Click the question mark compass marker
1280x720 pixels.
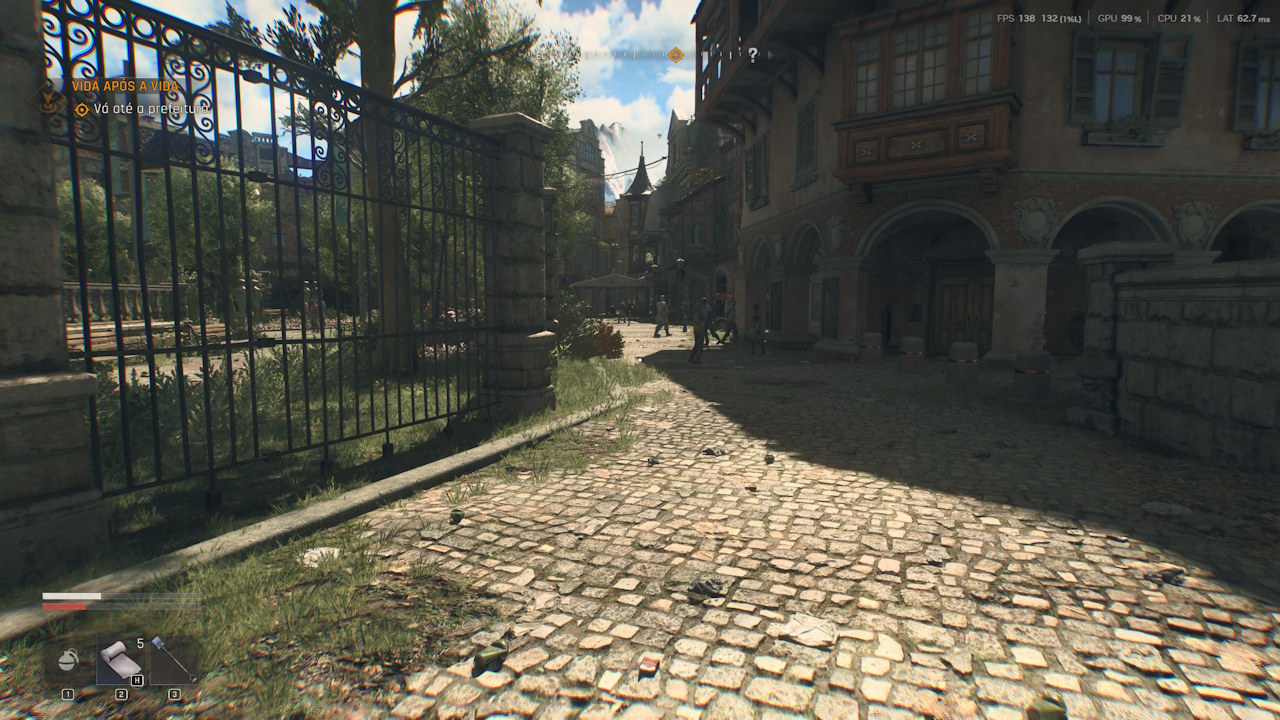[752, 55]
